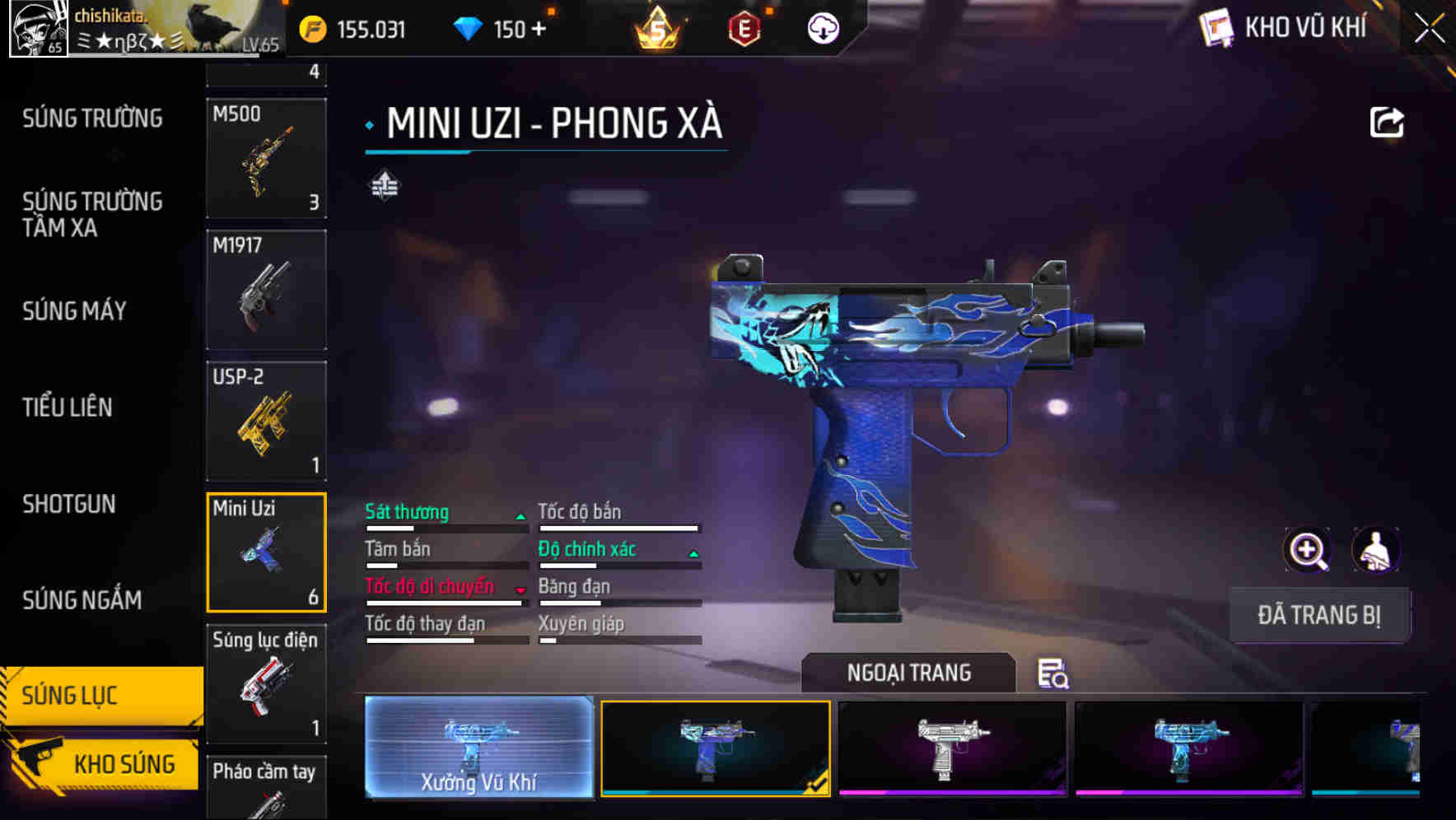
Task: Select the M1917 revolver in the weapon list
Action: coord(266,290)
